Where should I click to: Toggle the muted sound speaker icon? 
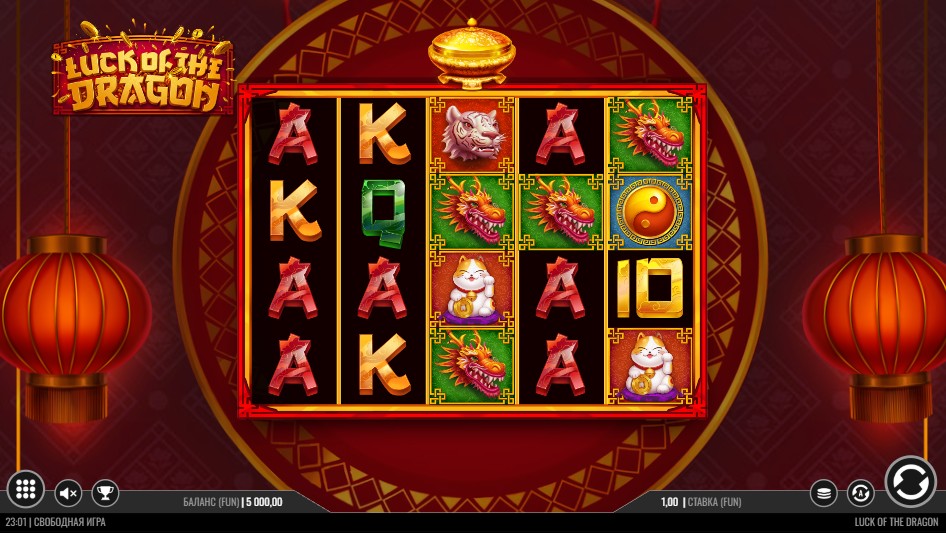tap(68, 493)
